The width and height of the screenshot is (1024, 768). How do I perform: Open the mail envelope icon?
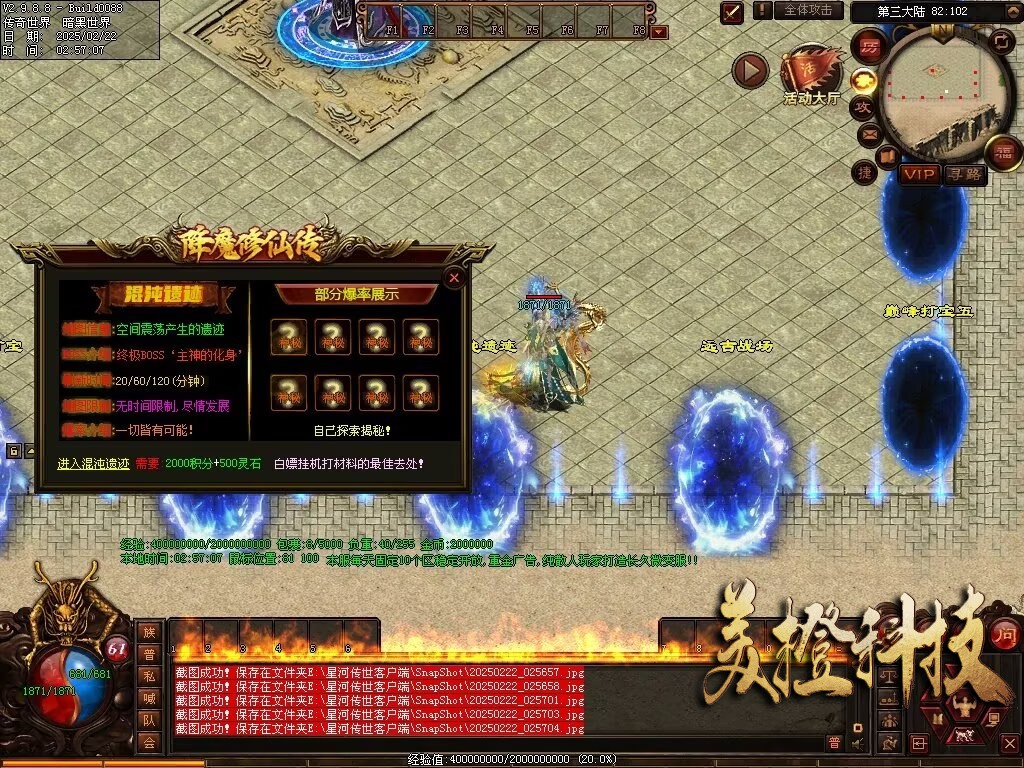(868, 133)
